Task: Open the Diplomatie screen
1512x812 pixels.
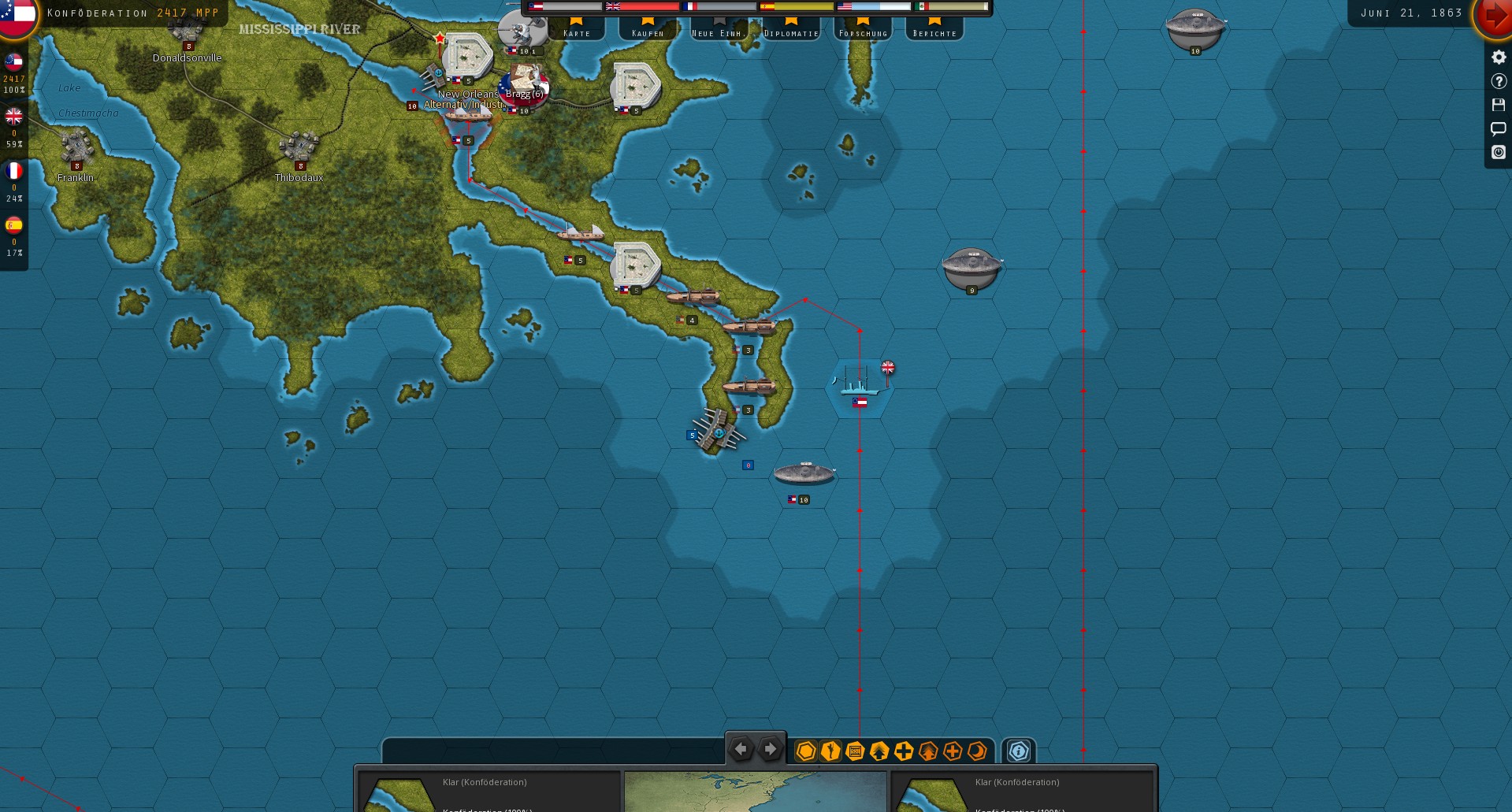Action: pyautogui.click(x=791, y=28)
